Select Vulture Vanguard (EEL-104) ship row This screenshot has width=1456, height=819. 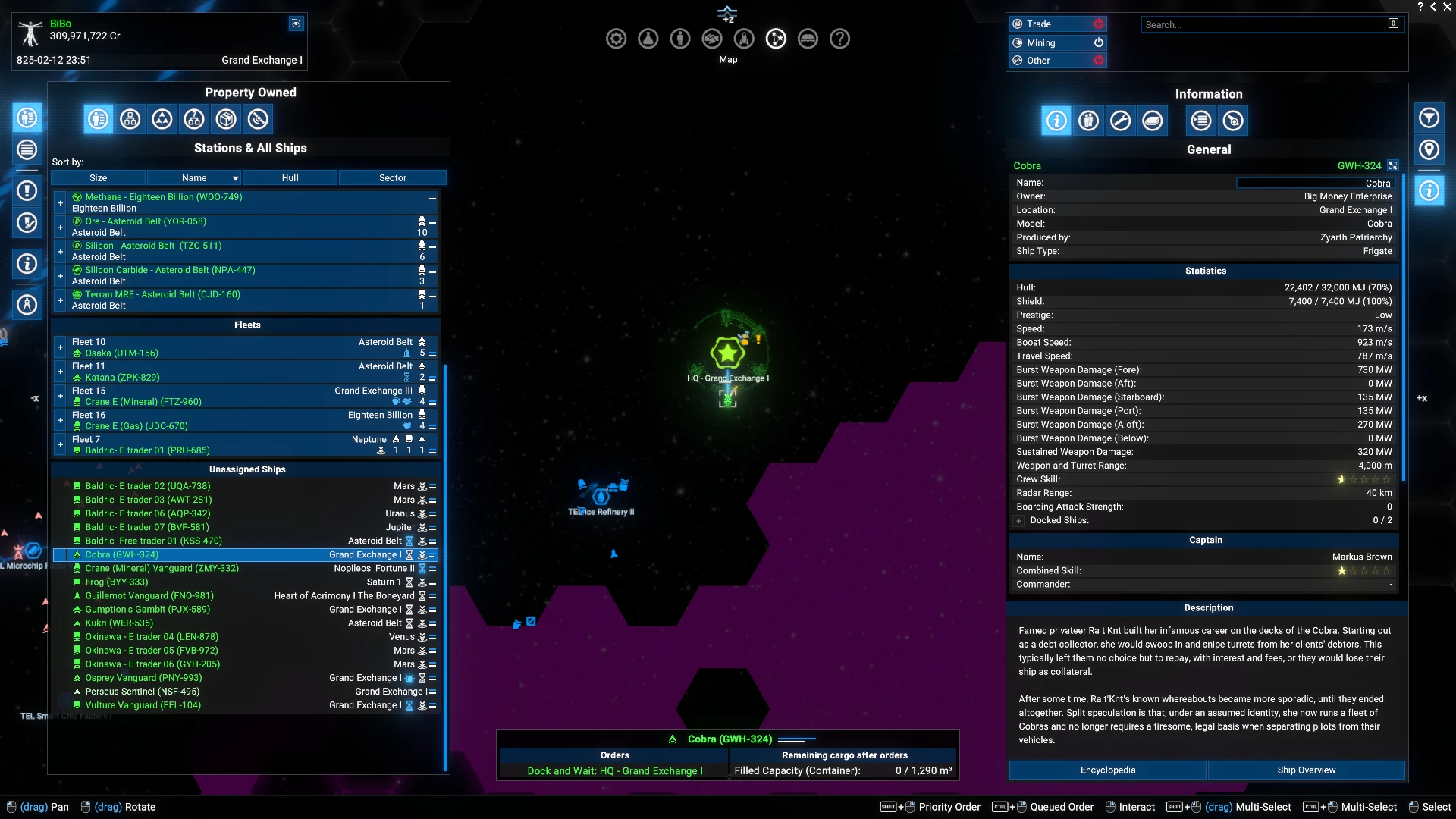point(143,705)
